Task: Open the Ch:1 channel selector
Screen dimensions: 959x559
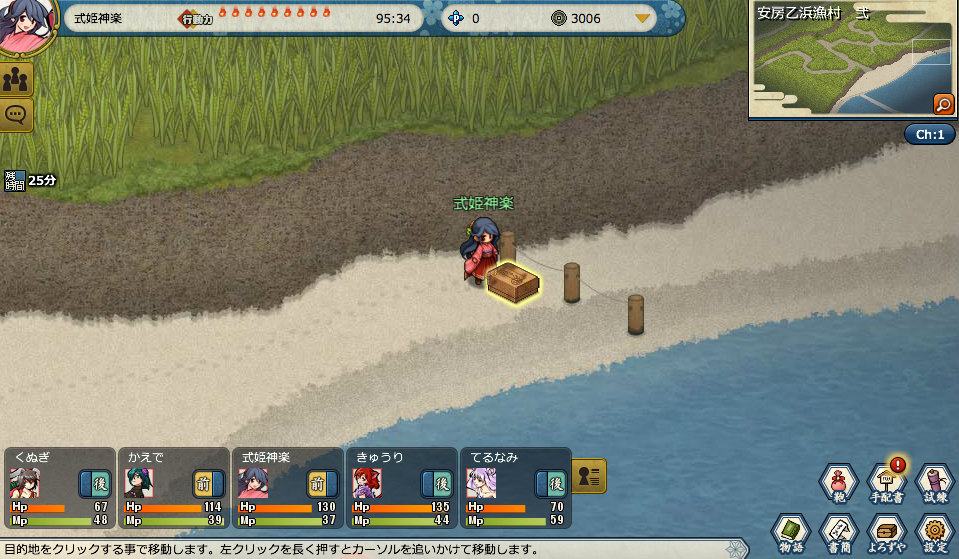Action: pos(929,134)
